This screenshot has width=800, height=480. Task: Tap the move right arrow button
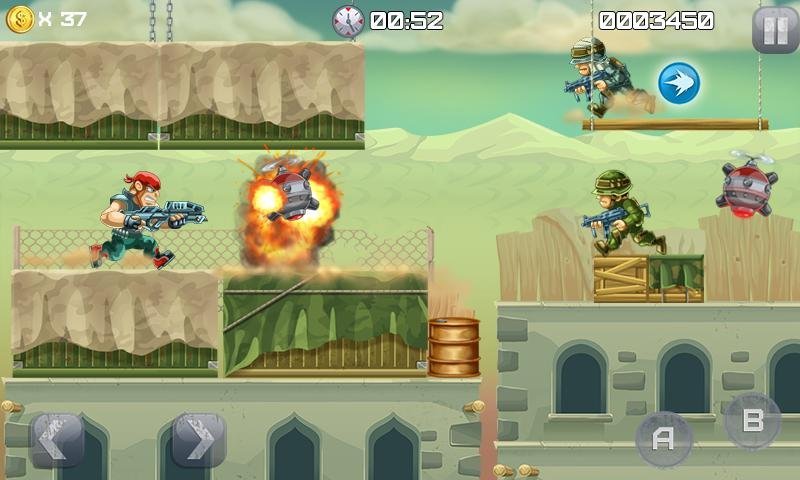[x=198, y=438]
